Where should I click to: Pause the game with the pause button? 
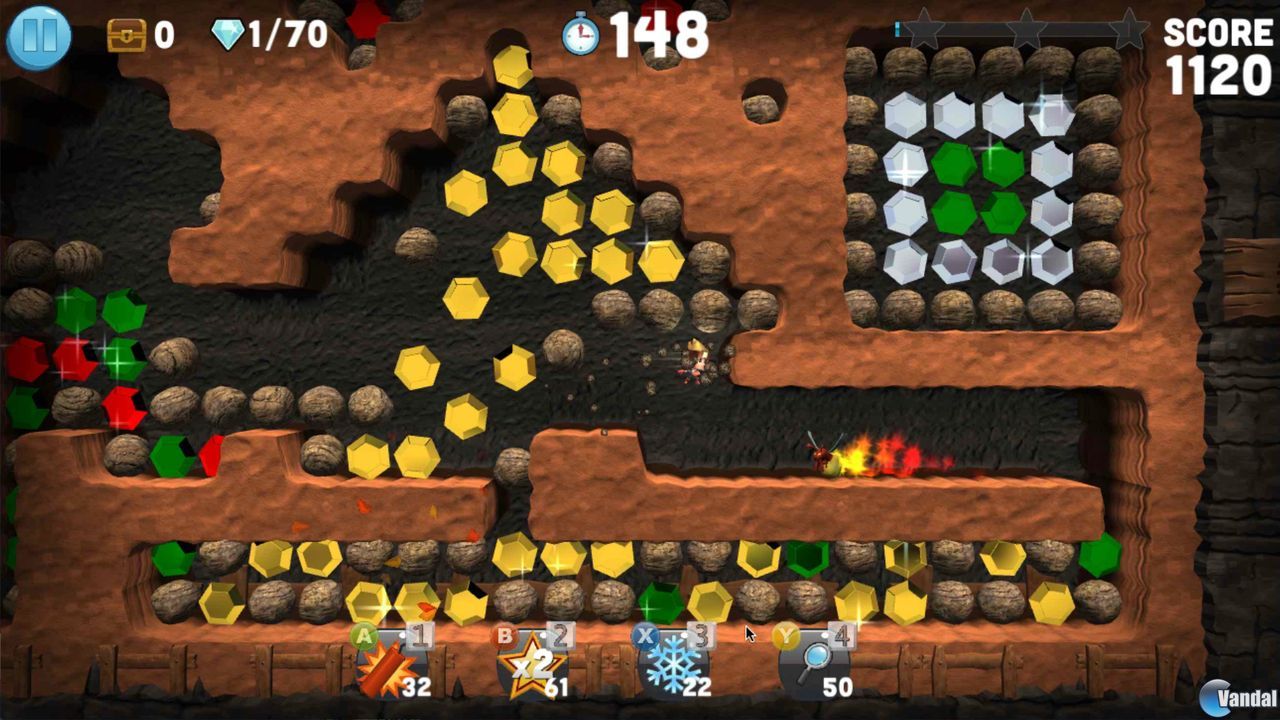tap(37, 36)
